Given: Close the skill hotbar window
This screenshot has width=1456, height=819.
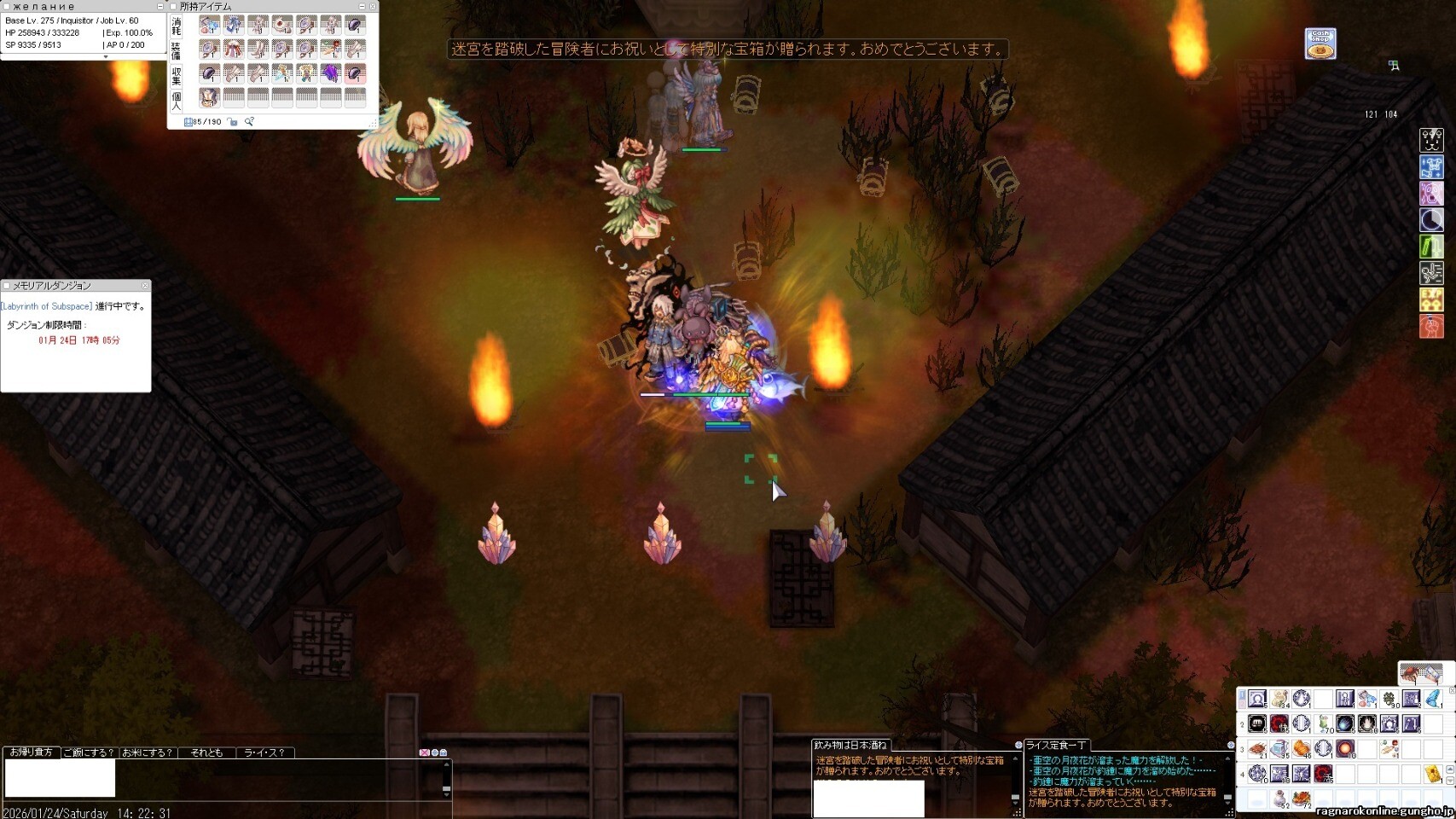Looking at the screenshot, I should (1452, 690).
